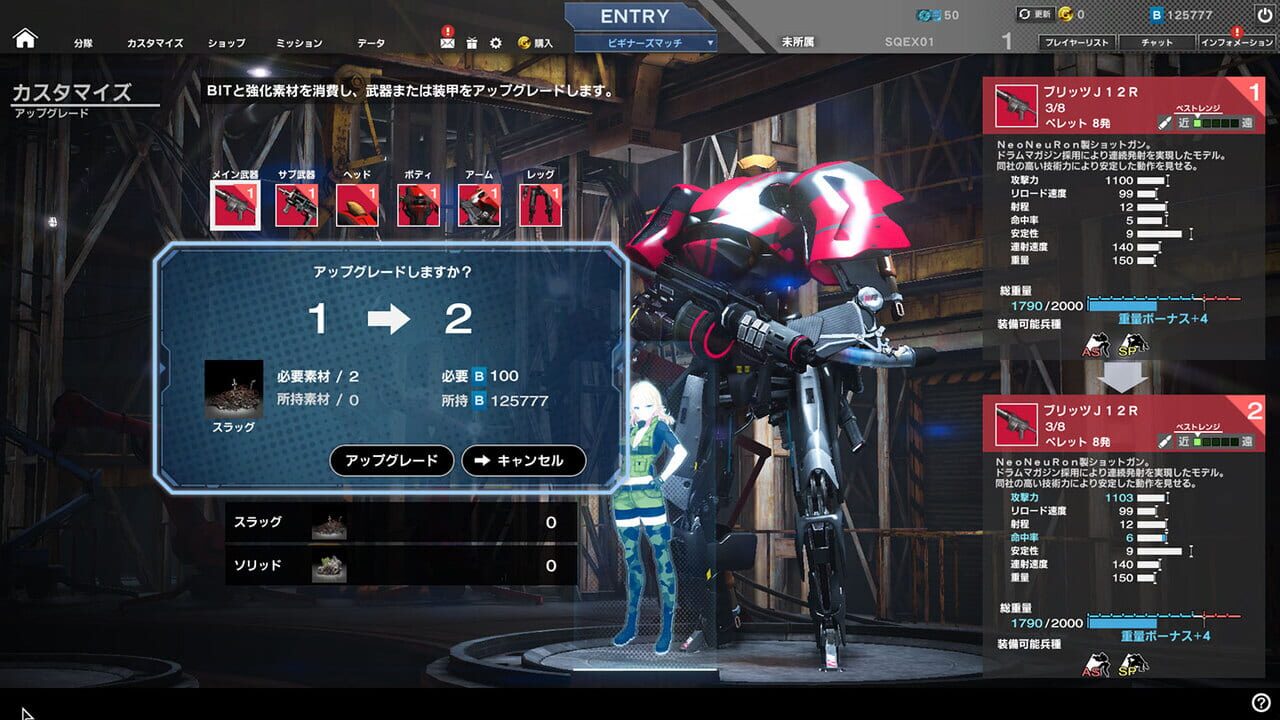Open the チャット panel
Screen dimensions: 1280x720
(1157, 43)
